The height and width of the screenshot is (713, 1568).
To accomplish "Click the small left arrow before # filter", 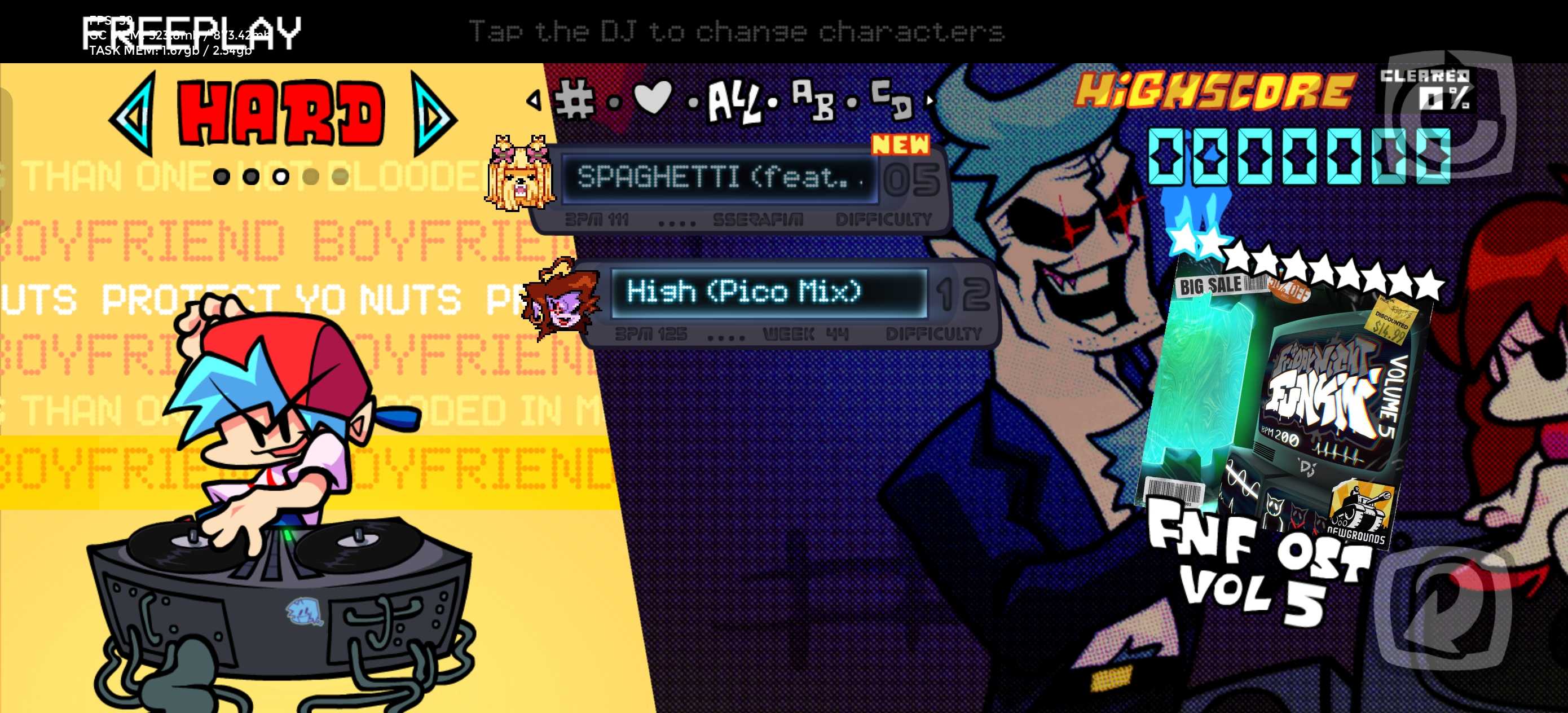I will coord(534,99).
